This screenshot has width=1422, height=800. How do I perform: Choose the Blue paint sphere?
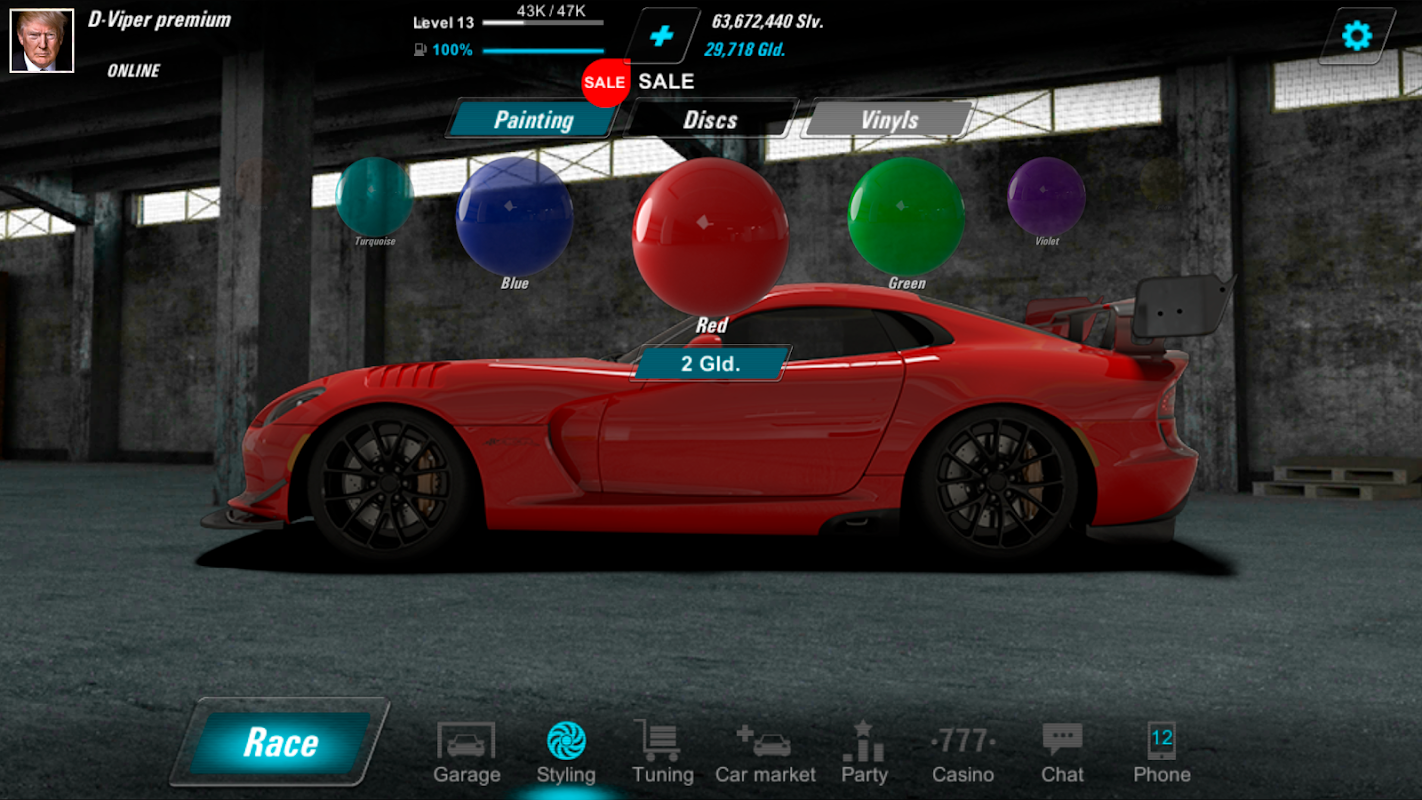coord(514,216)
